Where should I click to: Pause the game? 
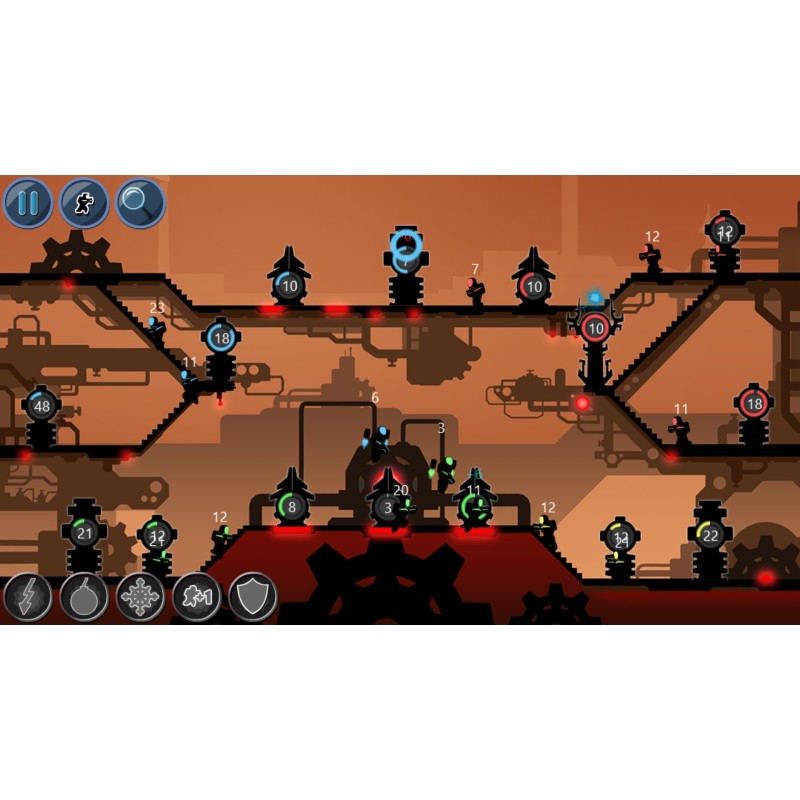click(x=28, y=204)
